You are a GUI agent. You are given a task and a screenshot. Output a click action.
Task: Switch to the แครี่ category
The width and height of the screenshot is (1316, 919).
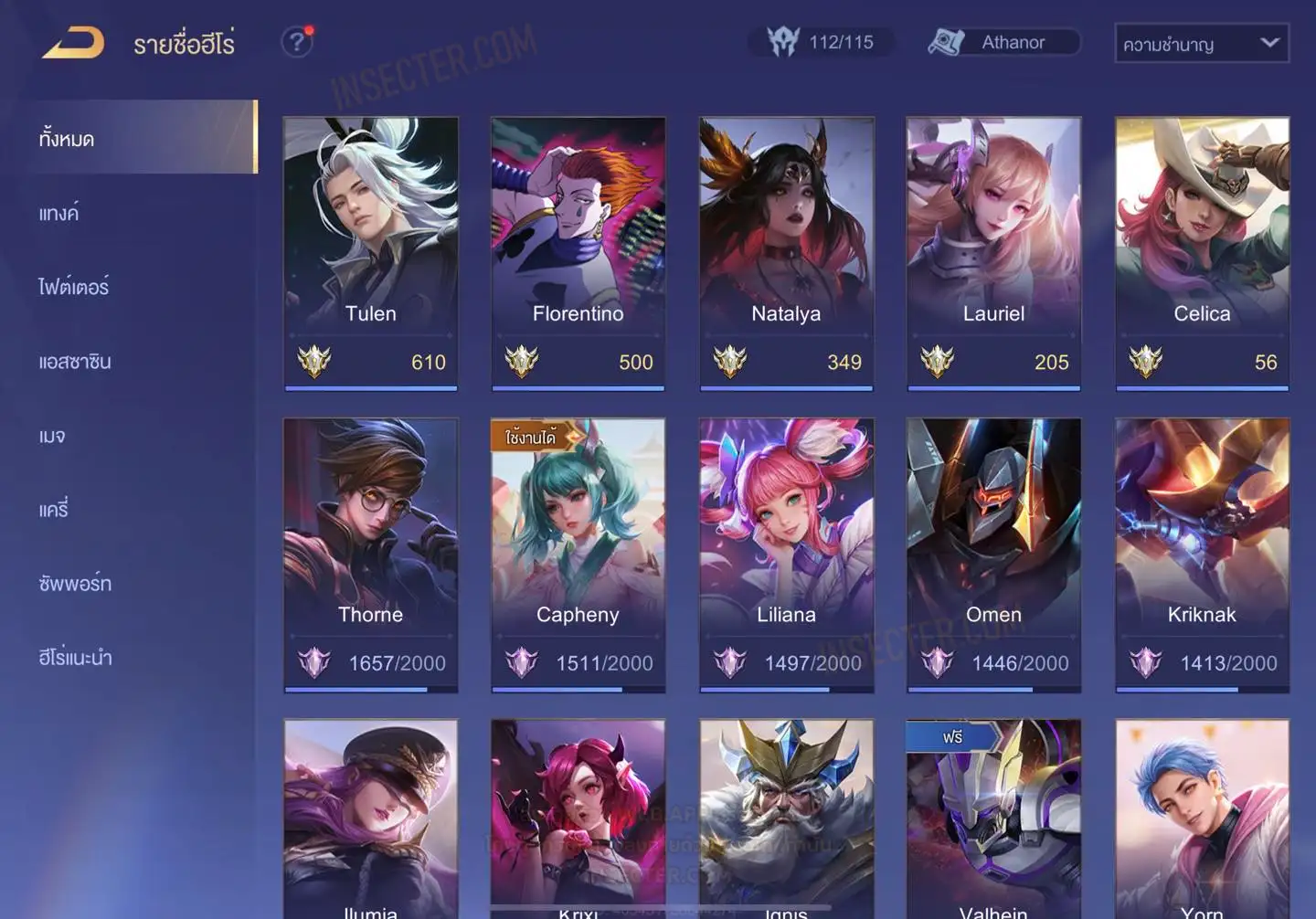click(x=54, y=510)
